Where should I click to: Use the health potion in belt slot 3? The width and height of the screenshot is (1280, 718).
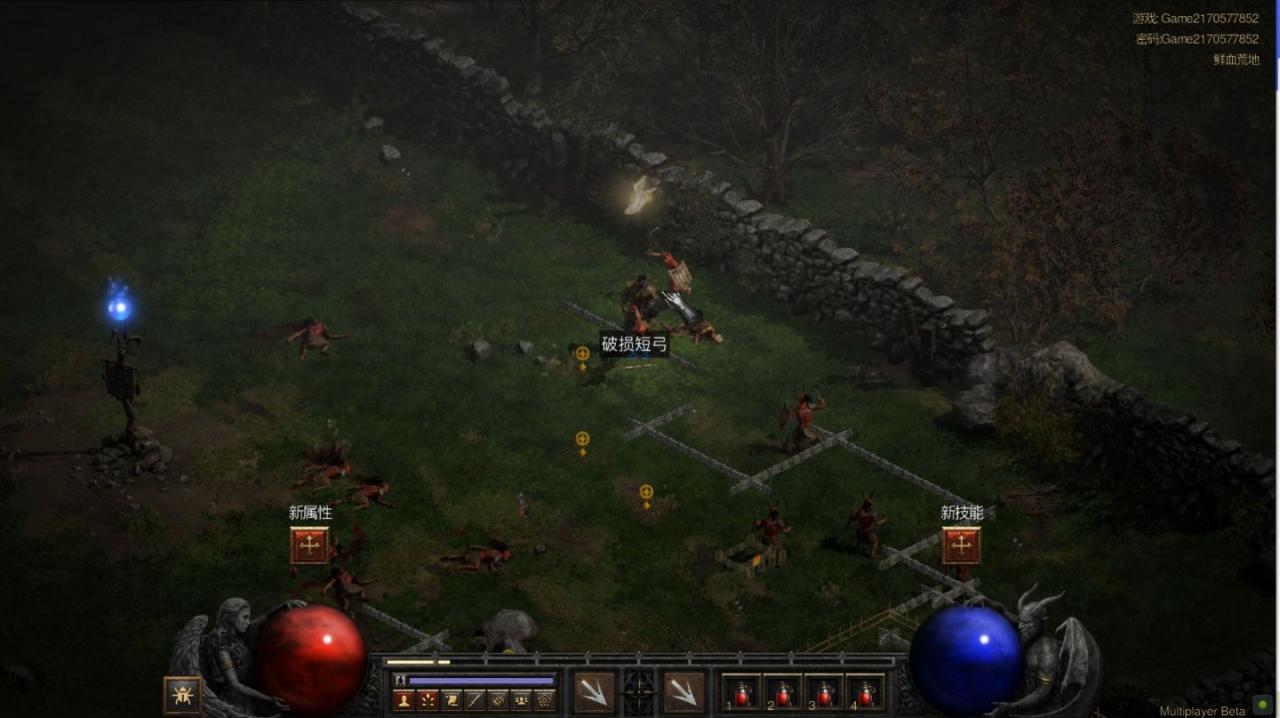(824, 692)
